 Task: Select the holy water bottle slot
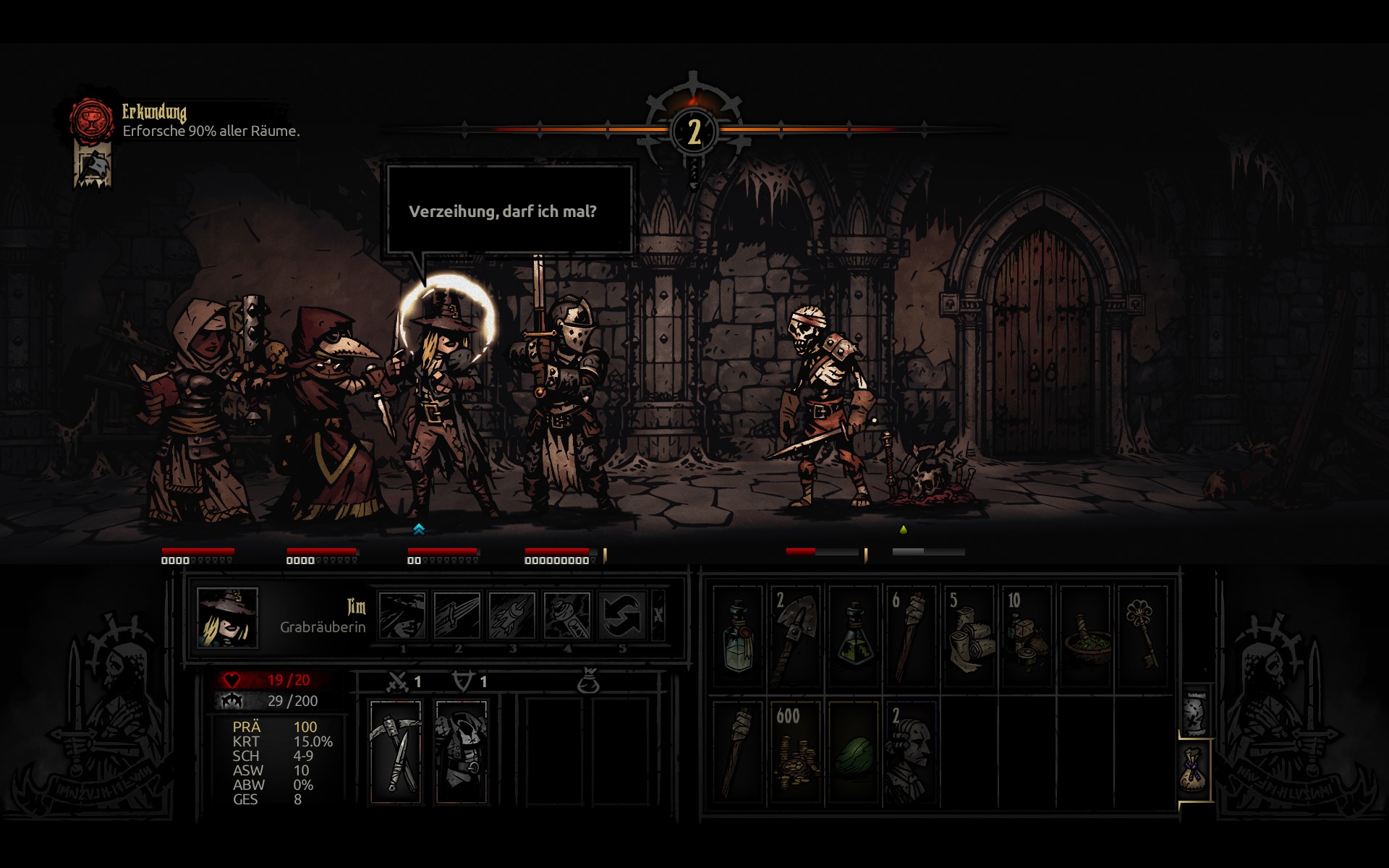pos(738,637)
